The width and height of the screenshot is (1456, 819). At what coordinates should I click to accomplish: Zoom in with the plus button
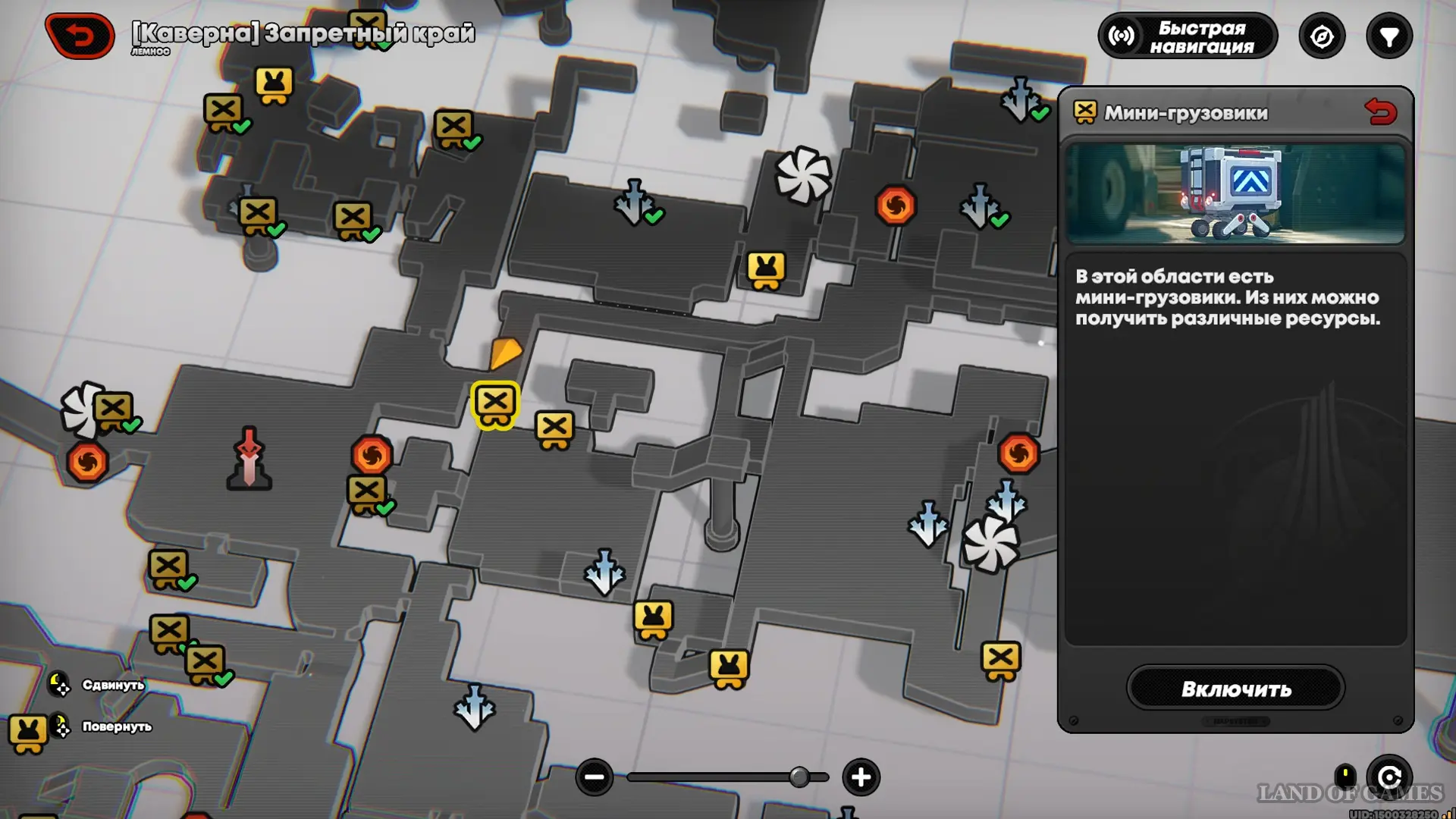click(x=861, y=777)
